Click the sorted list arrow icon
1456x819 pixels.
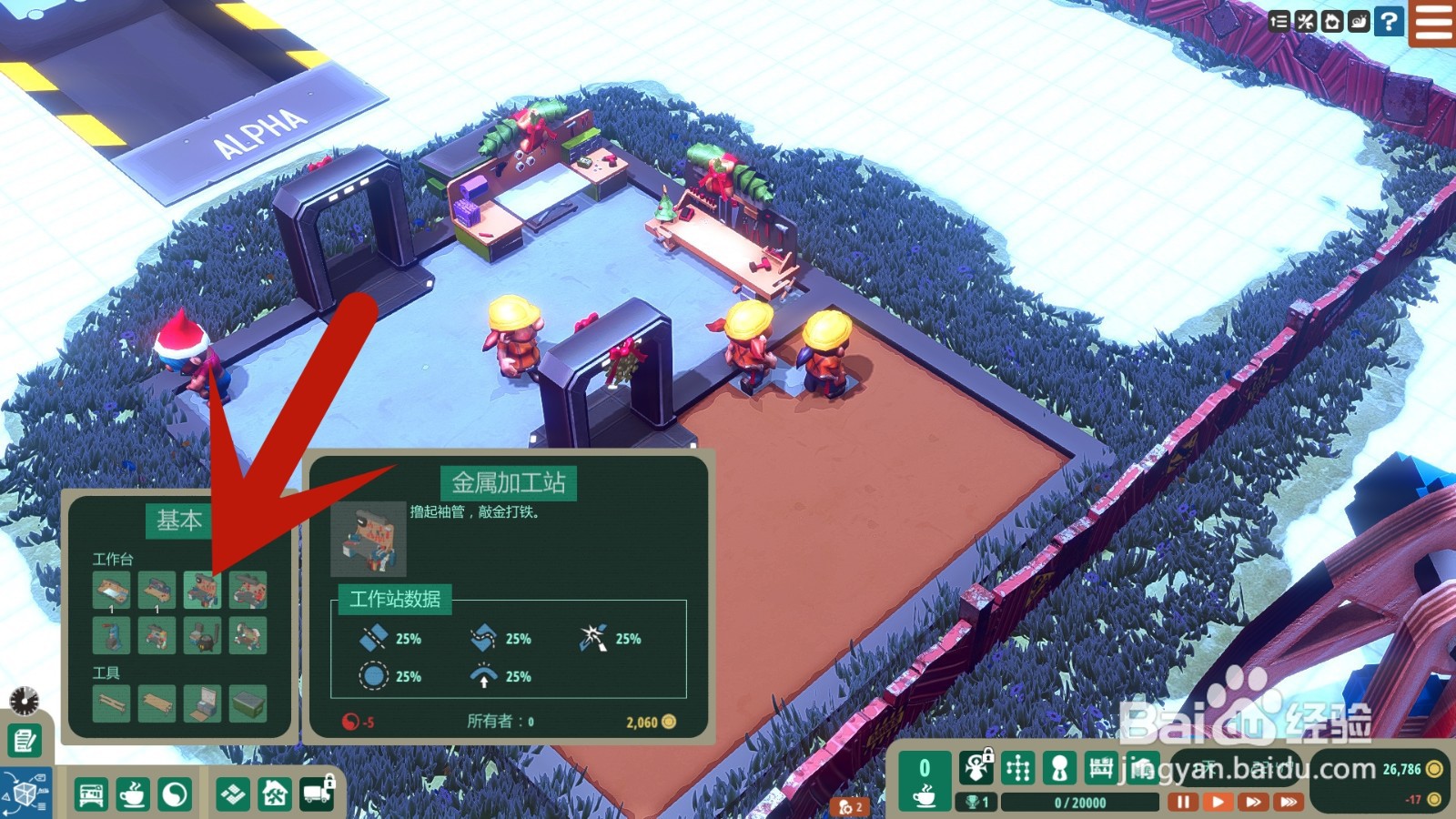pos(1279,21)
